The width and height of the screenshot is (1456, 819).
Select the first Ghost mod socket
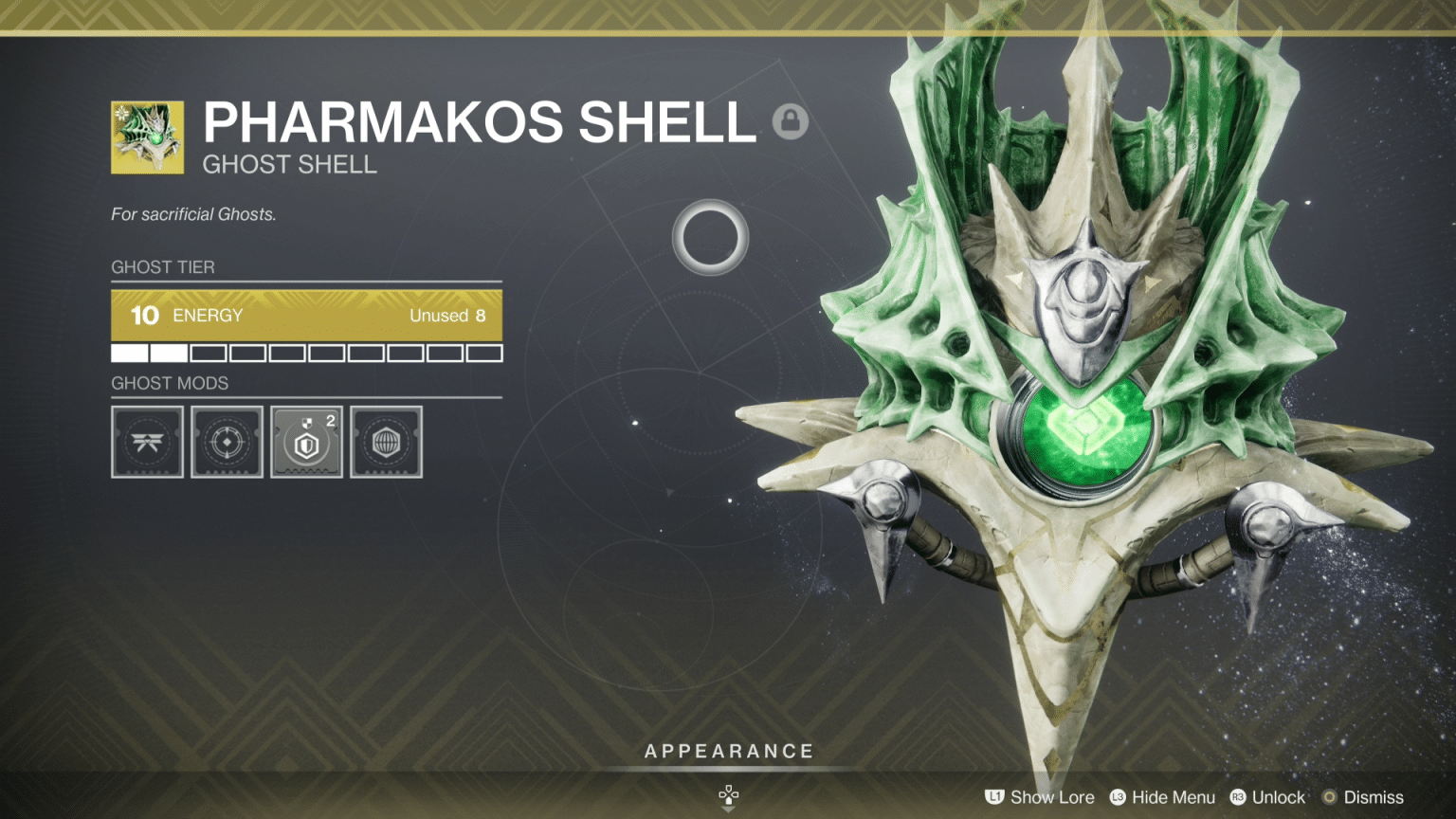147,443
